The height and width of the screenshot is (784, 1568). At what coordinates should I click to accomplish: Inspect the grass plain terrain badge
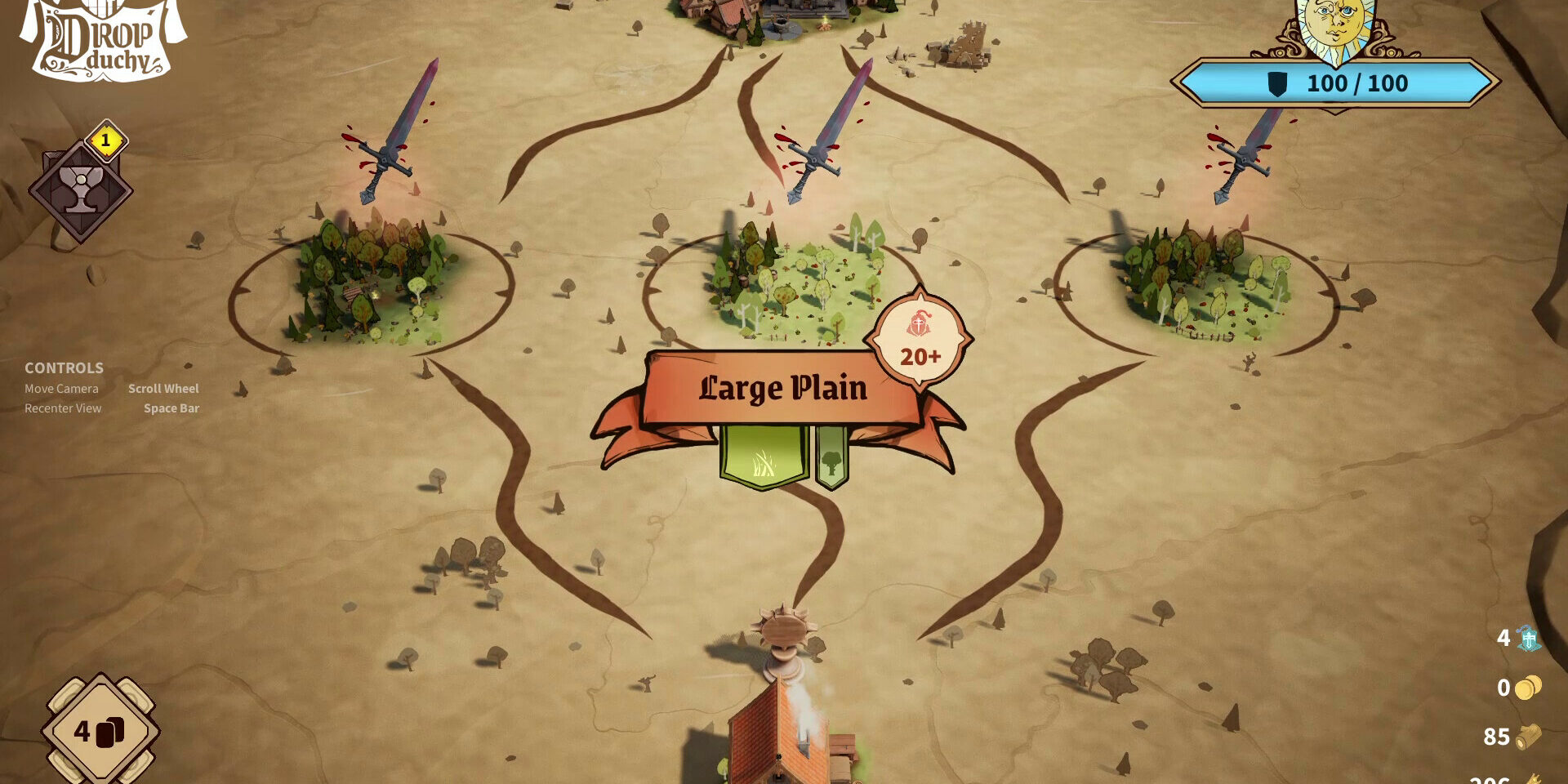coord(764,457)
